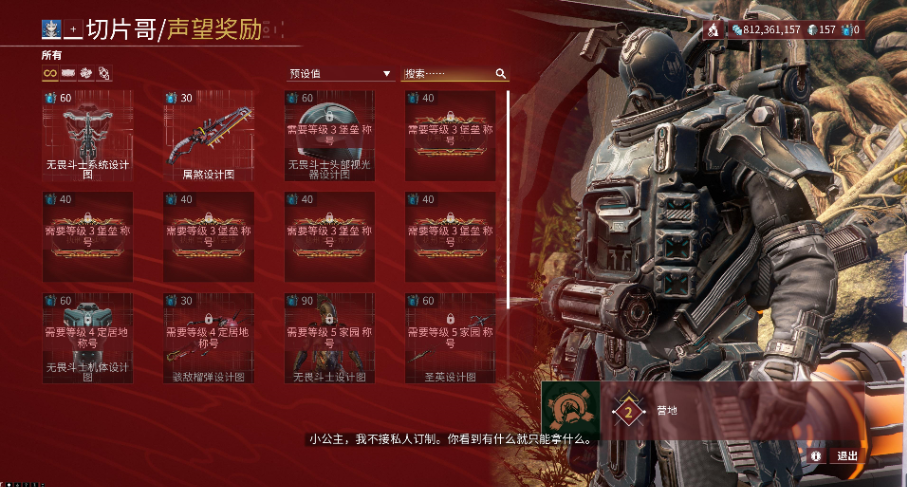Click the plus button beside the avatar

click(x=72, y=28)
